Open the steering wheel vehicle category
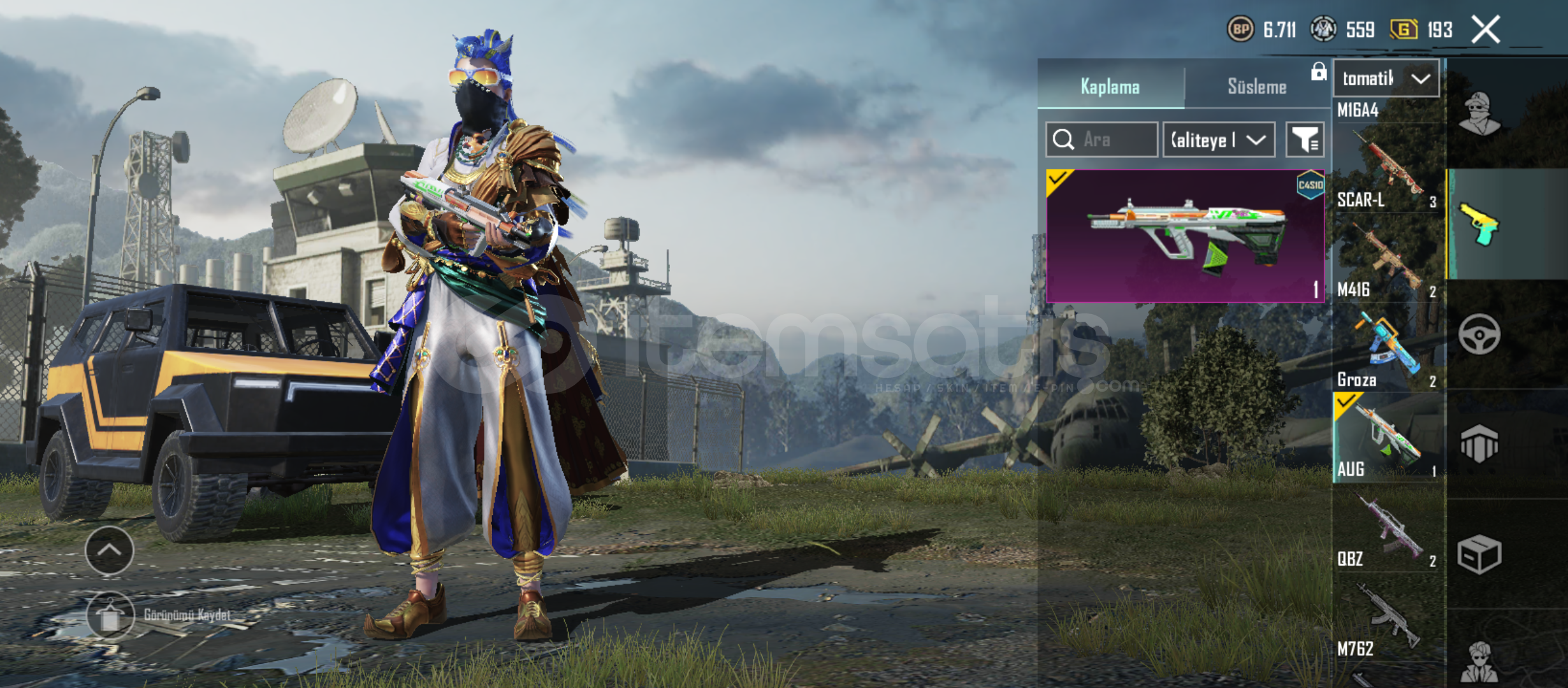Viewport: 1568px width, 688px height. 1479,334
